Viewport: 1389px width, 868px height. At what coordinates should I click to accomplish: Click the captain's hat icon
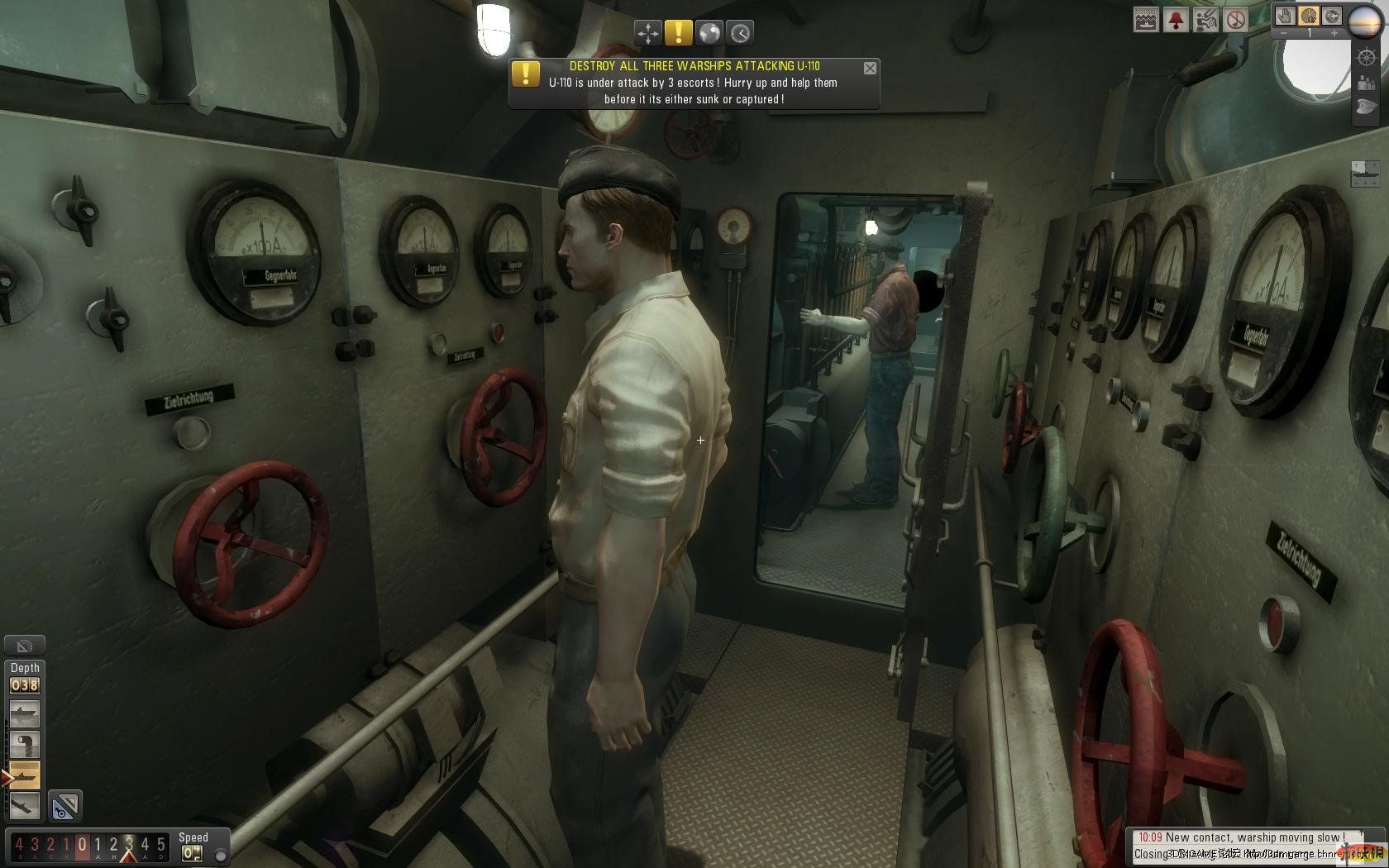pyautogui.click(x=1367, y=107)
